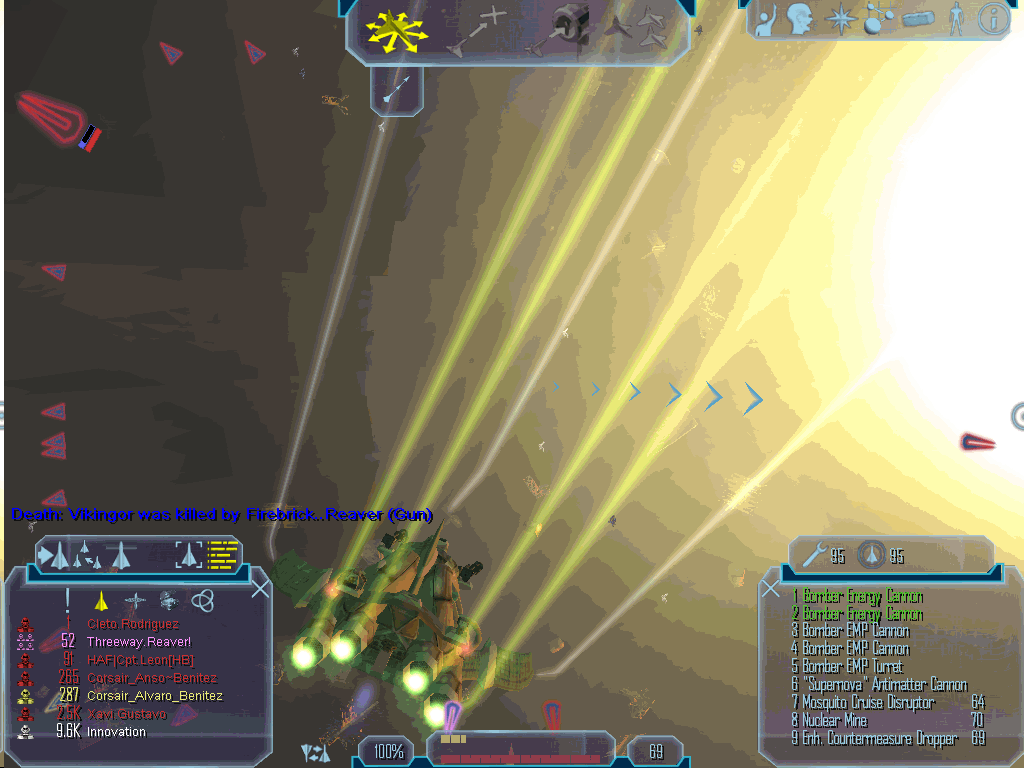
Task: Target Threeway.Reaver! in contact list
Action: (x=139, y=641)
